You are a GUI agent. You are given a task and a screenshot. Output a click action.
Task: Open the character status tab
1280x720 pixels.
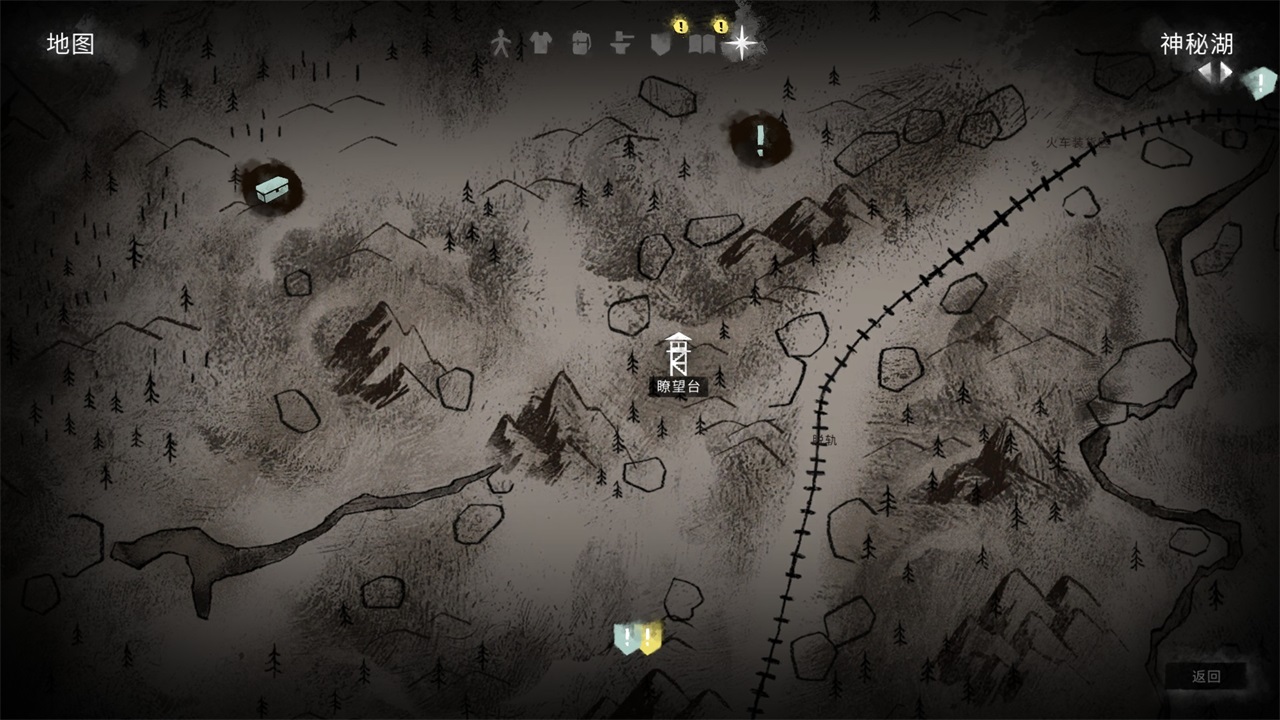click(x=502, y=43)
